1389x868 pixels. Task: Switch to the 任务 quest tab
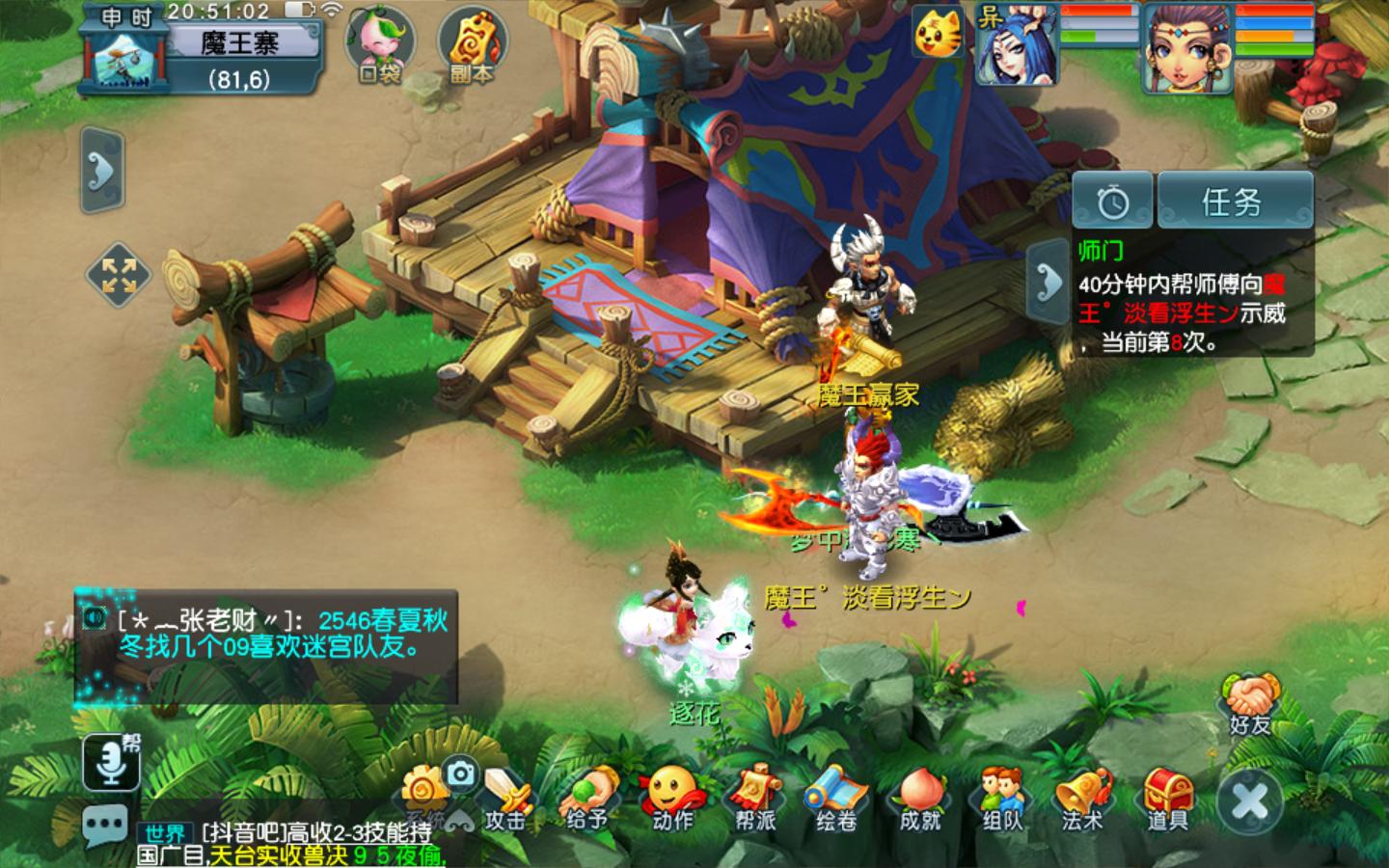[1234, 202]
